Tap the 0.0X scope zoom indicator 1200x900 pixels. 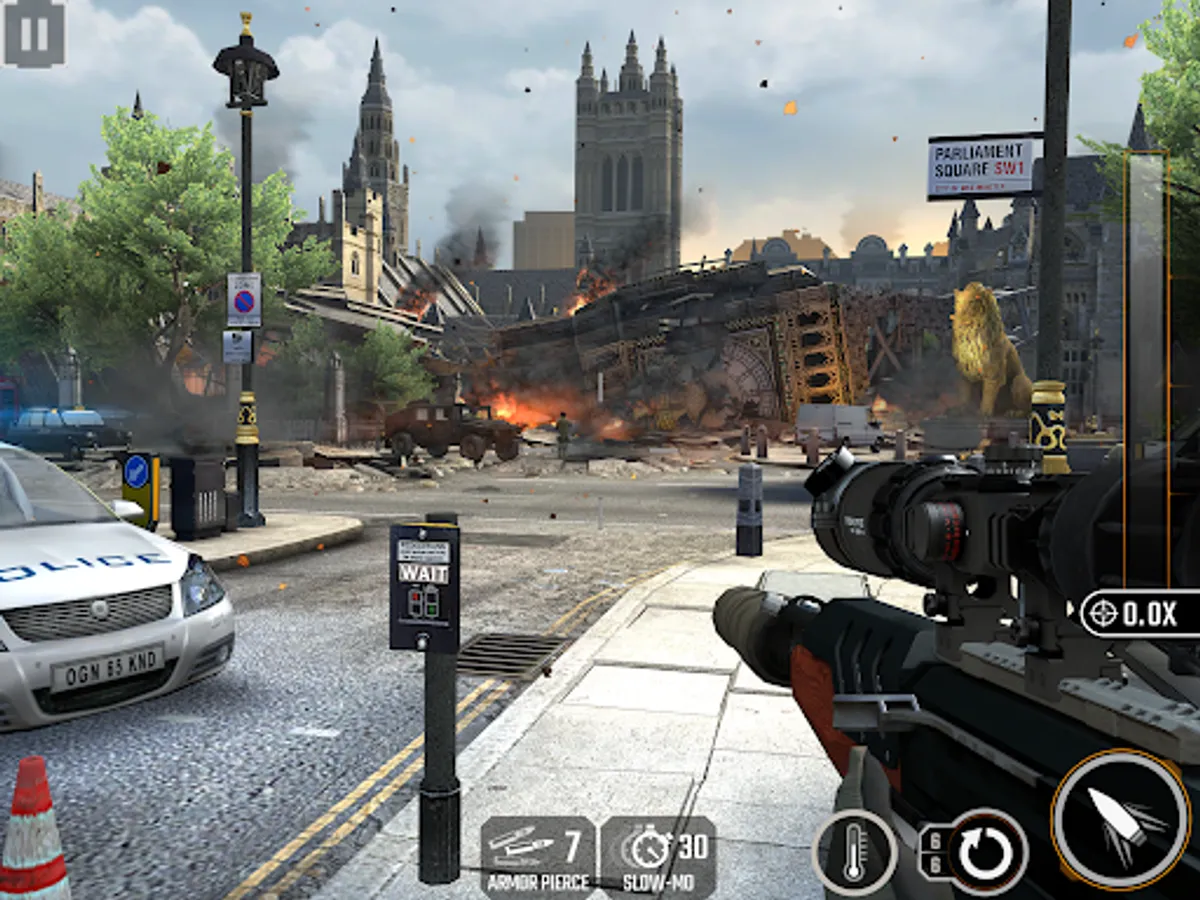pyautogui.click(x=1140, y=614)
